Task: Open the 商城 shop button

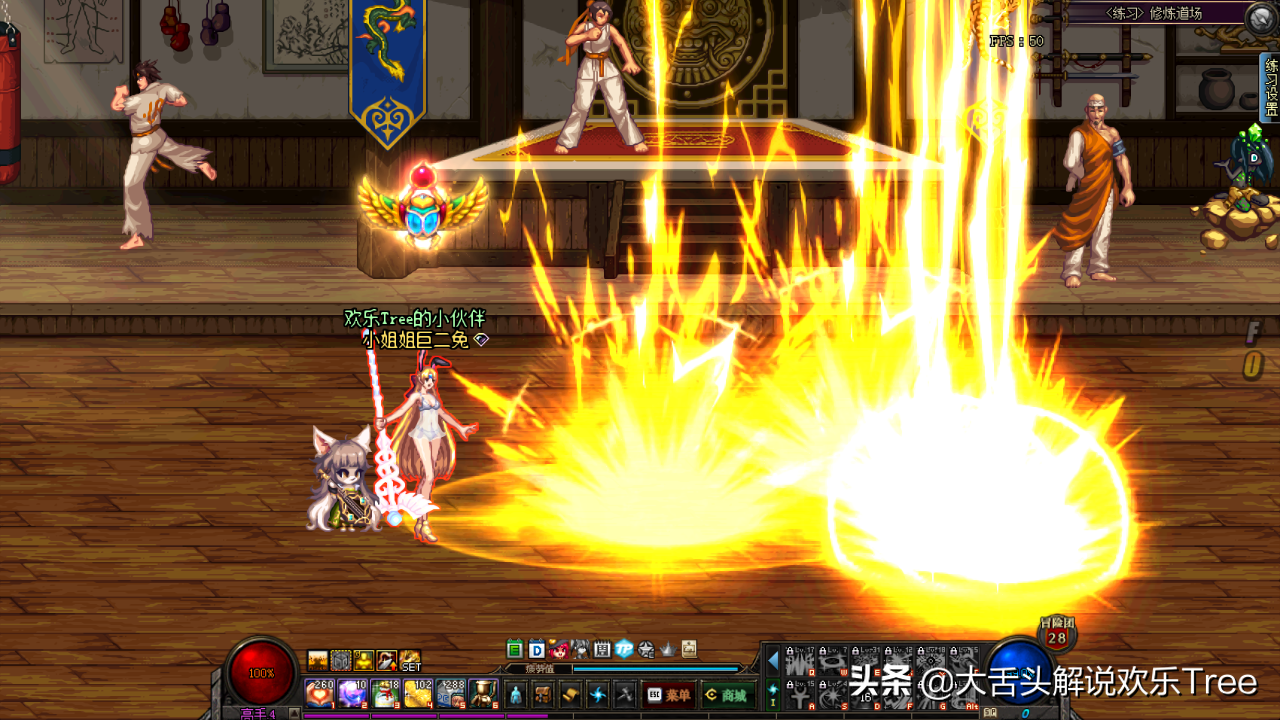Action: coord(727,694)
